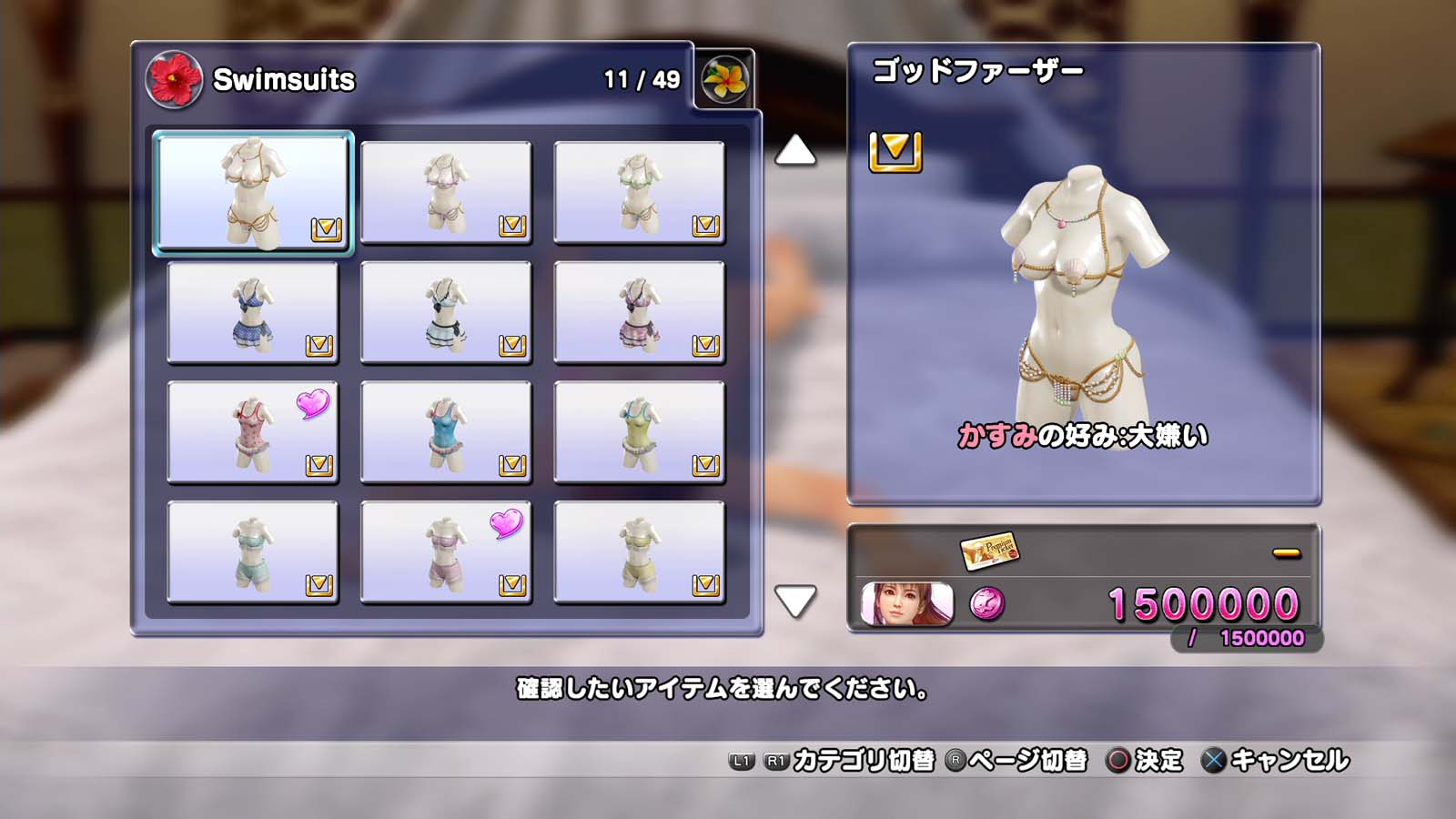The image size is (1456, 819).
Task: Pick the red one-piece with heart marker
Action: point(253,433)
